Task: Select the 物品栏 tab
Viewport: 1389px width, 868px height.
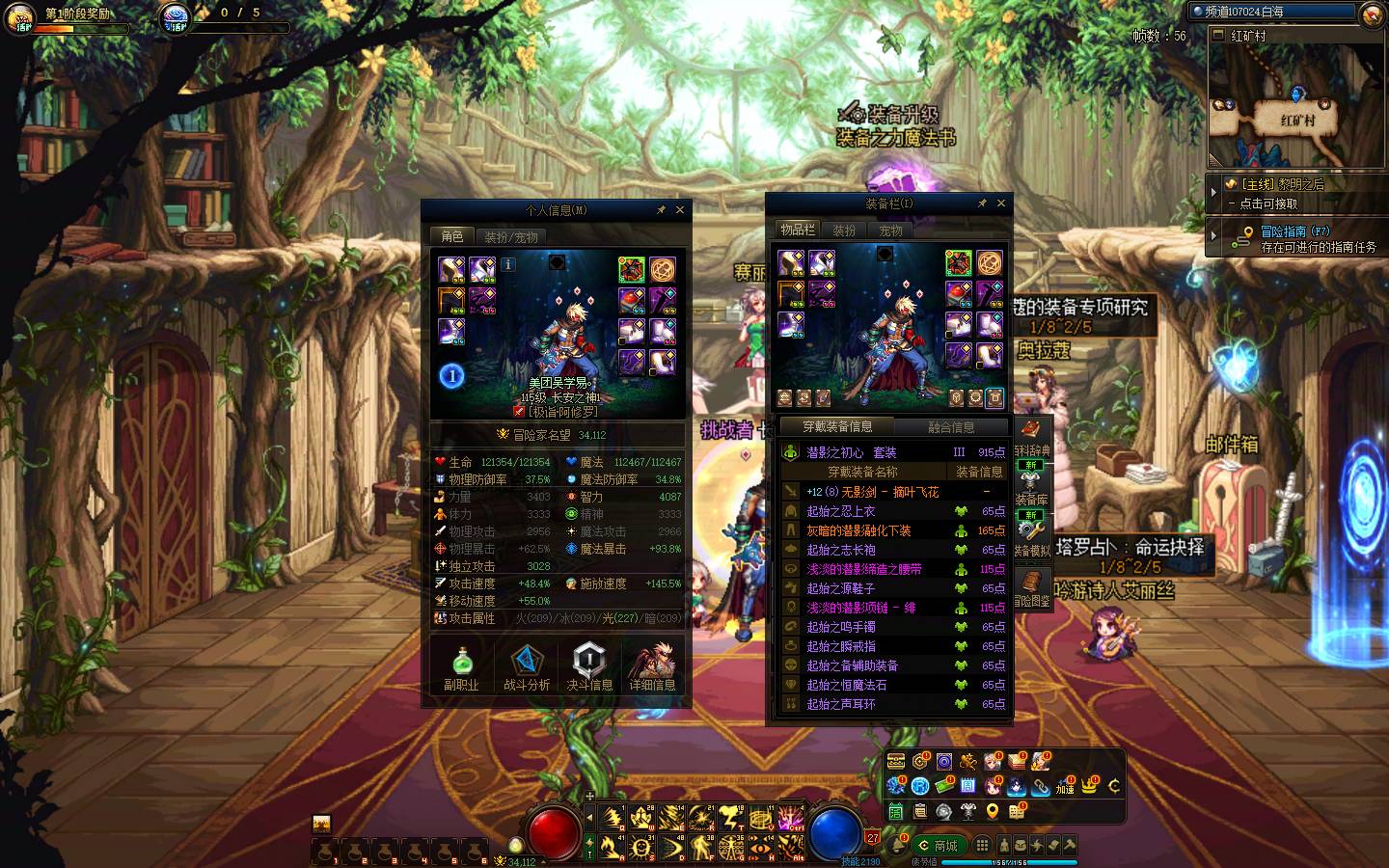Action: pos(798,230)
